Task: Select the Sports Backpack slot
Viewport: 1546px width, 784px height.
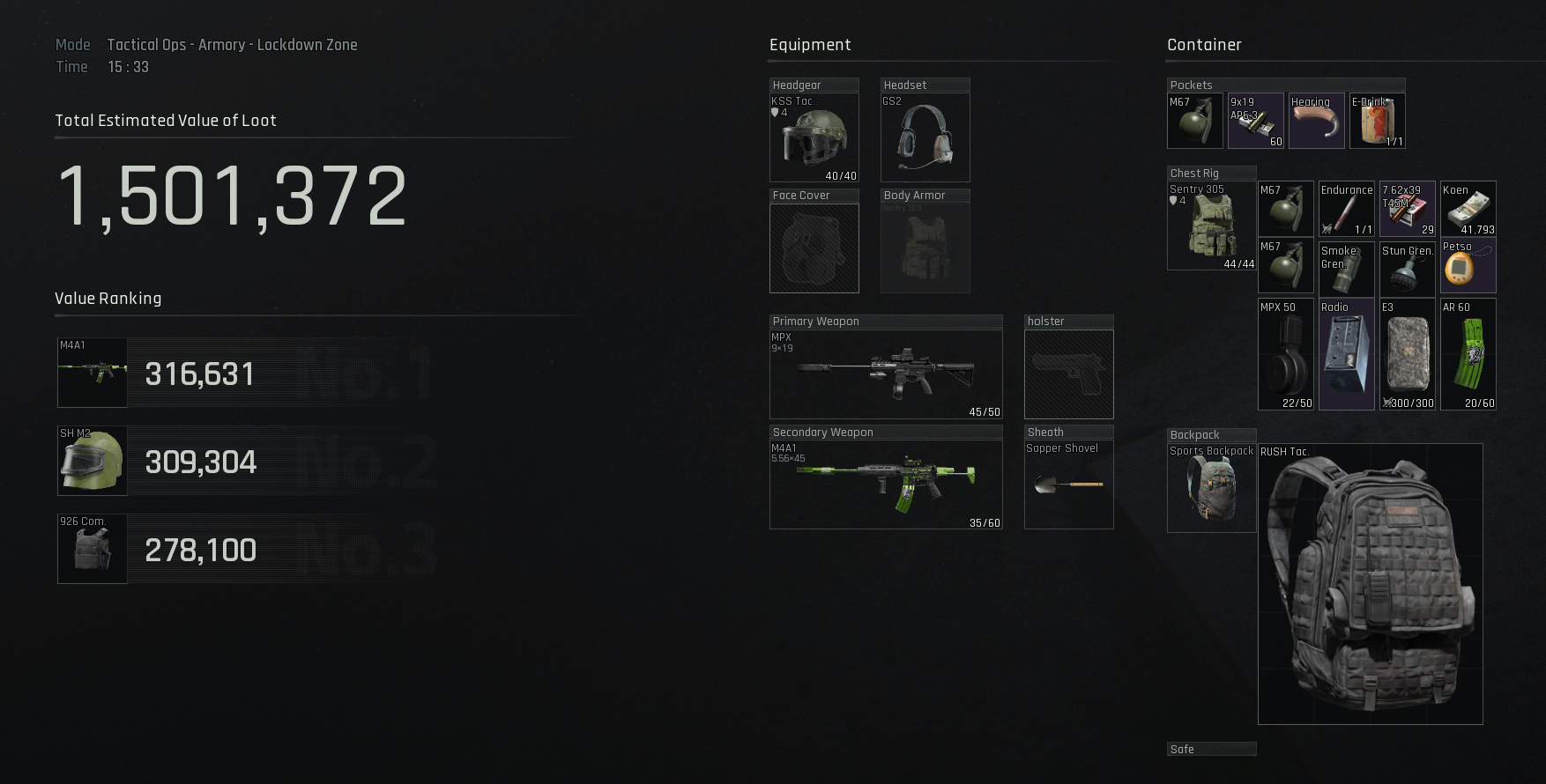Action: (x=1211, y=488)
